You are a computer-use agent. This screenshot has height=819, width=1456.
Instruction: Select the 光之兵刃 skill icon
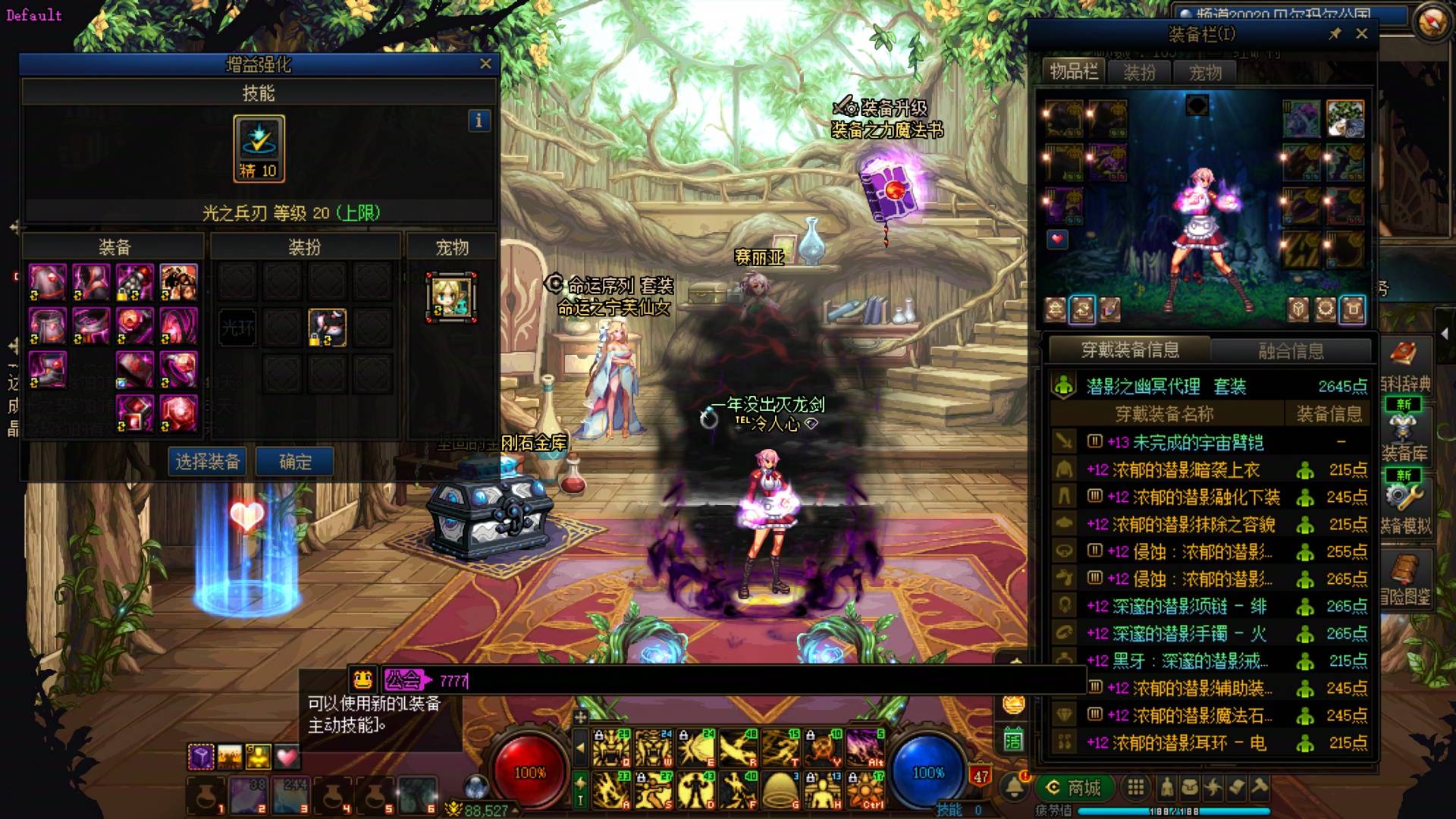pos(259,148)
